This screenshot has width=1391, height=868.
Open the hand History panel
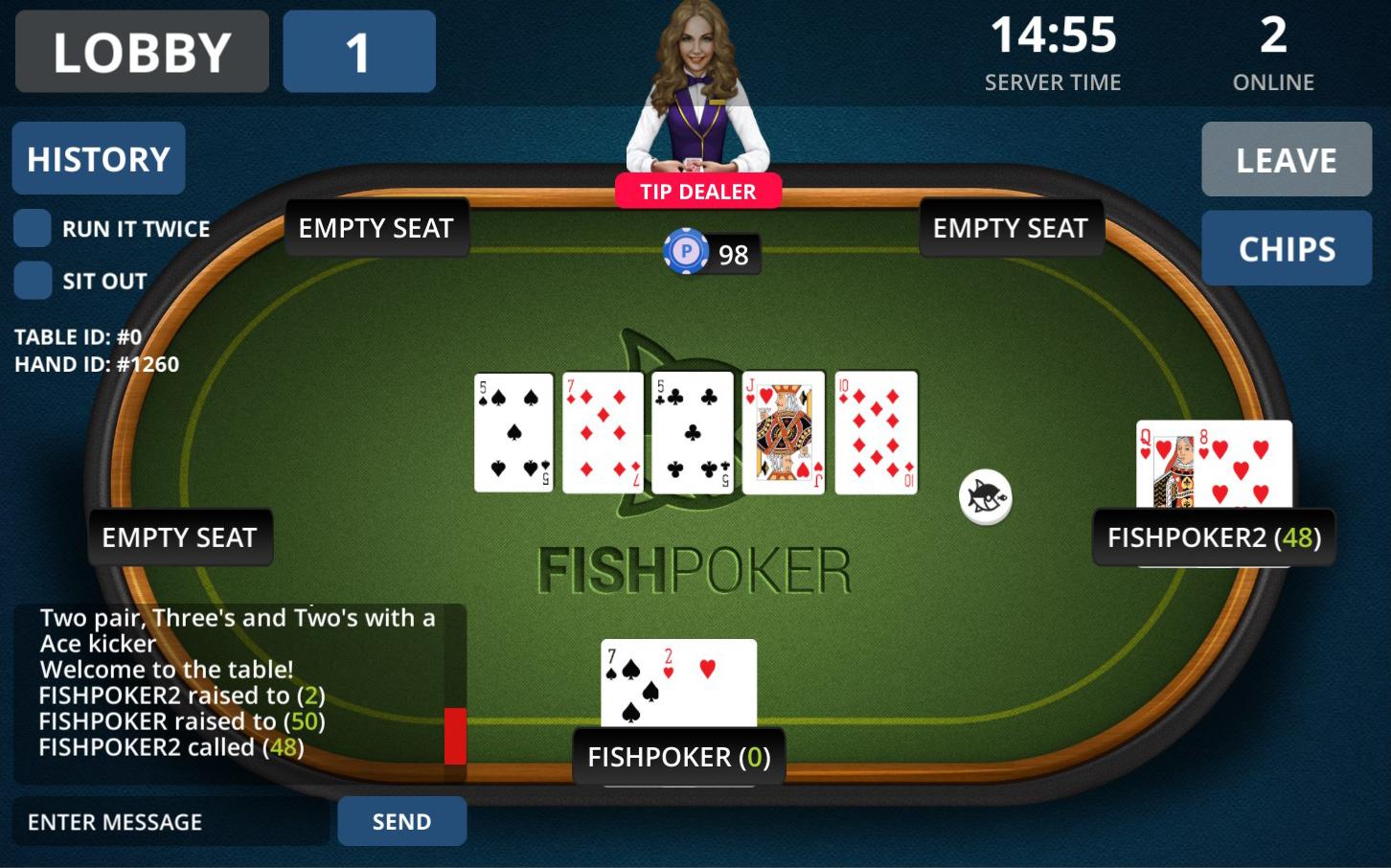98,157
